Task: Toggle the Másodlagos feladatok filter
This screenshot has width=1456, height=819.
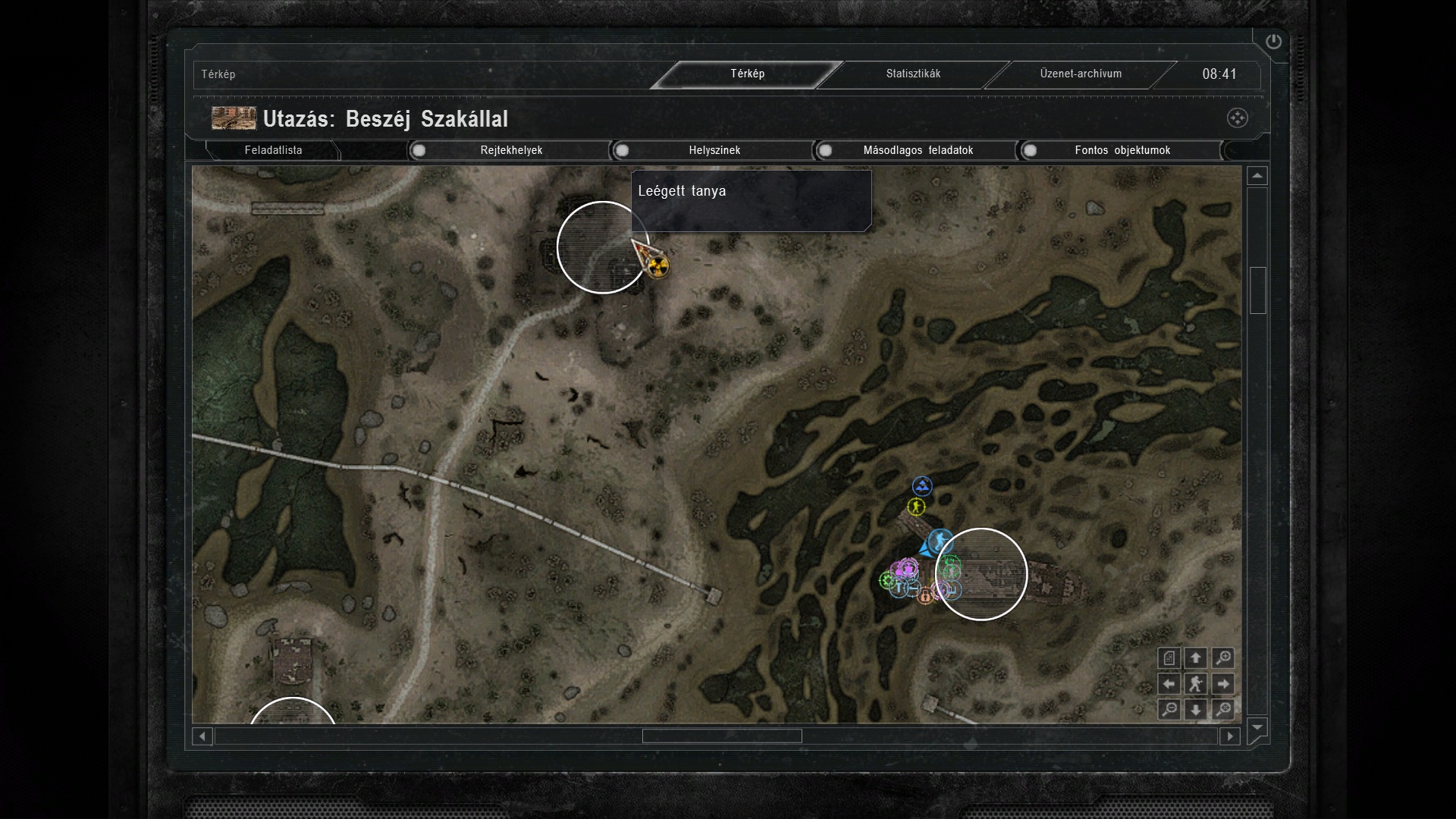Action: click(x=917, y=150)
